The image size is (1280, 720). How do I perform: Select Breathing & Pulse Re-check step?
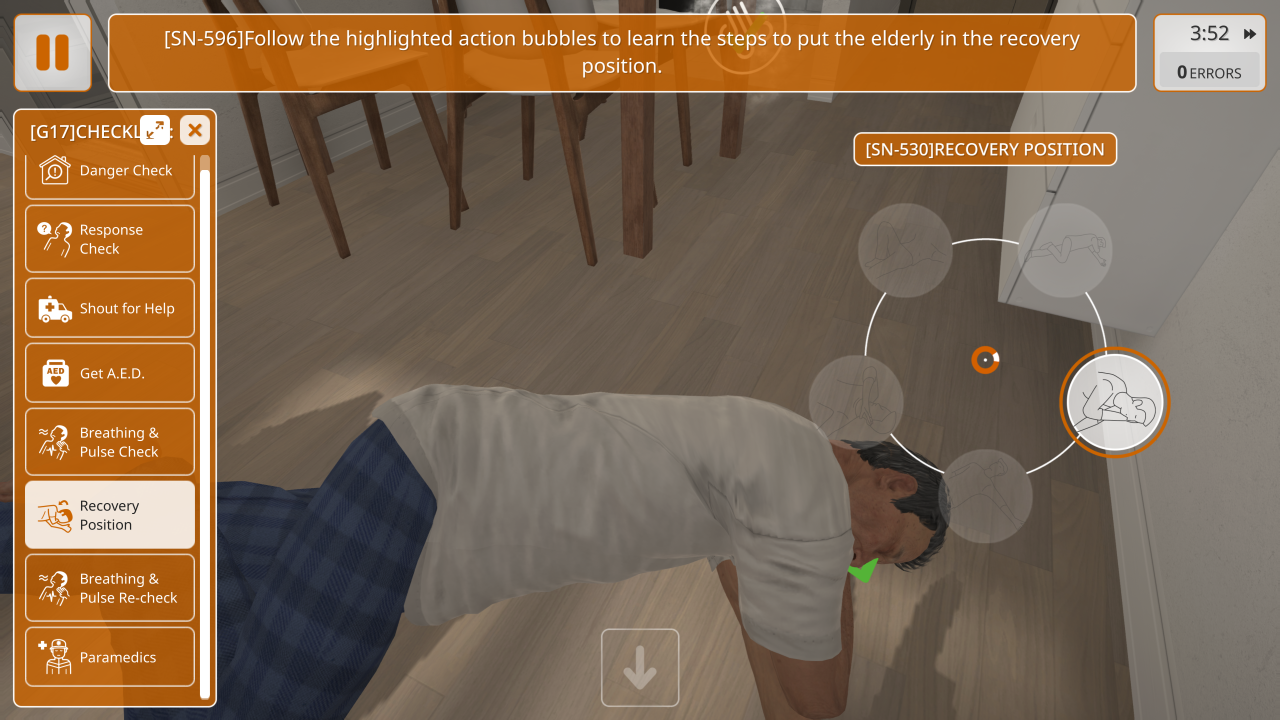[x=110, y=588]
